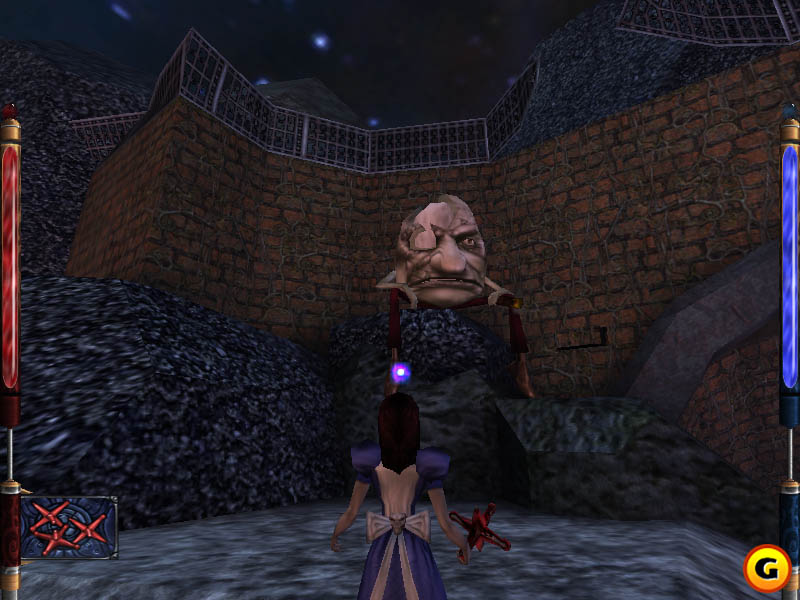Click the GameSpot logo watermark
This screenshot has height=600, width=800.
point(766,568)
